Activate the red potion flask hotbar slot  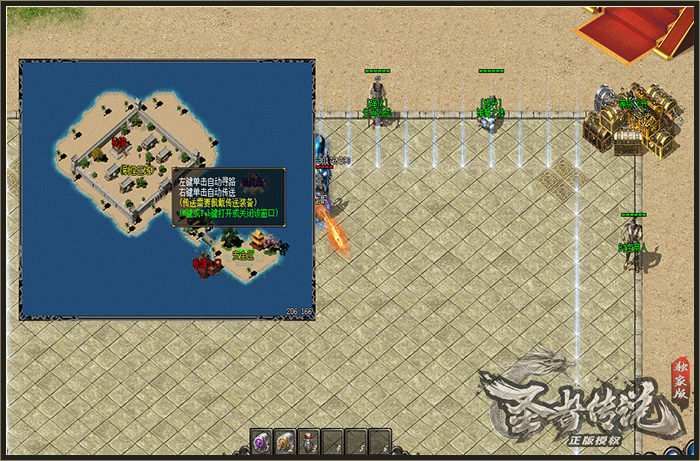click(x=309, y=439)
